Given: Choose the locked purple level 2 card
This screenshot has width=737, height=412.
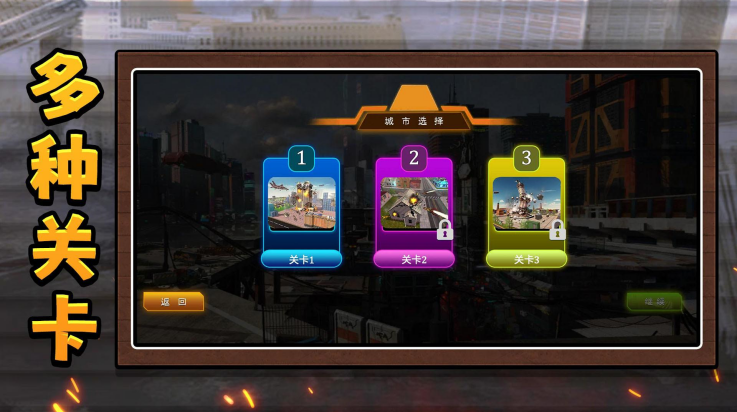Looking at the screenshot, I should point(414,206).
